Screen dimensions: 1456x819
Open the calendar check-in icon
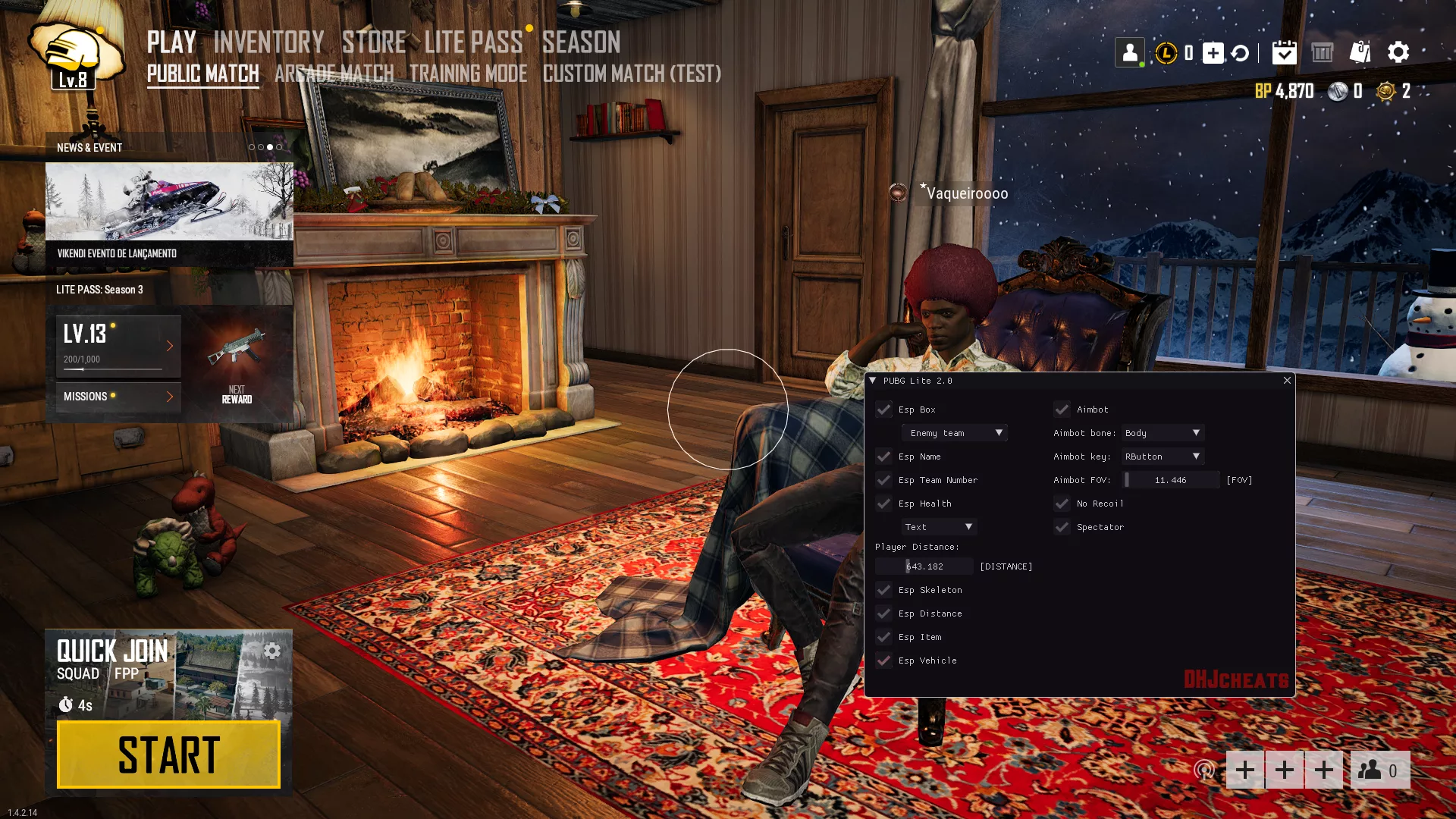click(x=1284, y=52)
